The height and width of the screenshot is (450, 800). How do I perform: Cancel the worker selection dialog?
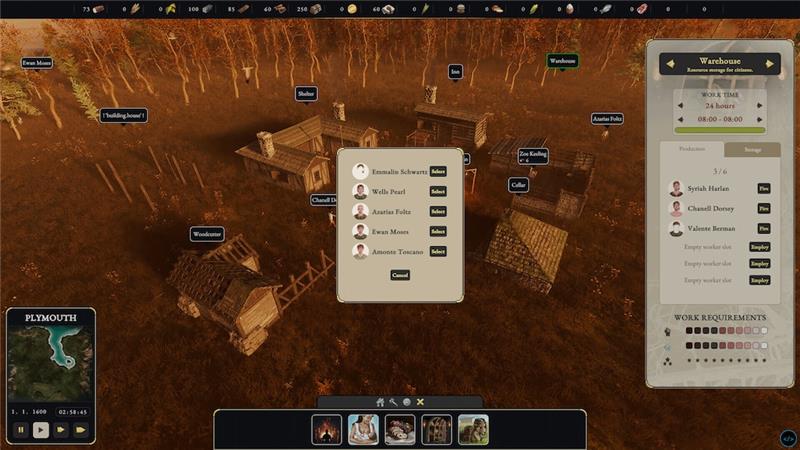point(400,274)
